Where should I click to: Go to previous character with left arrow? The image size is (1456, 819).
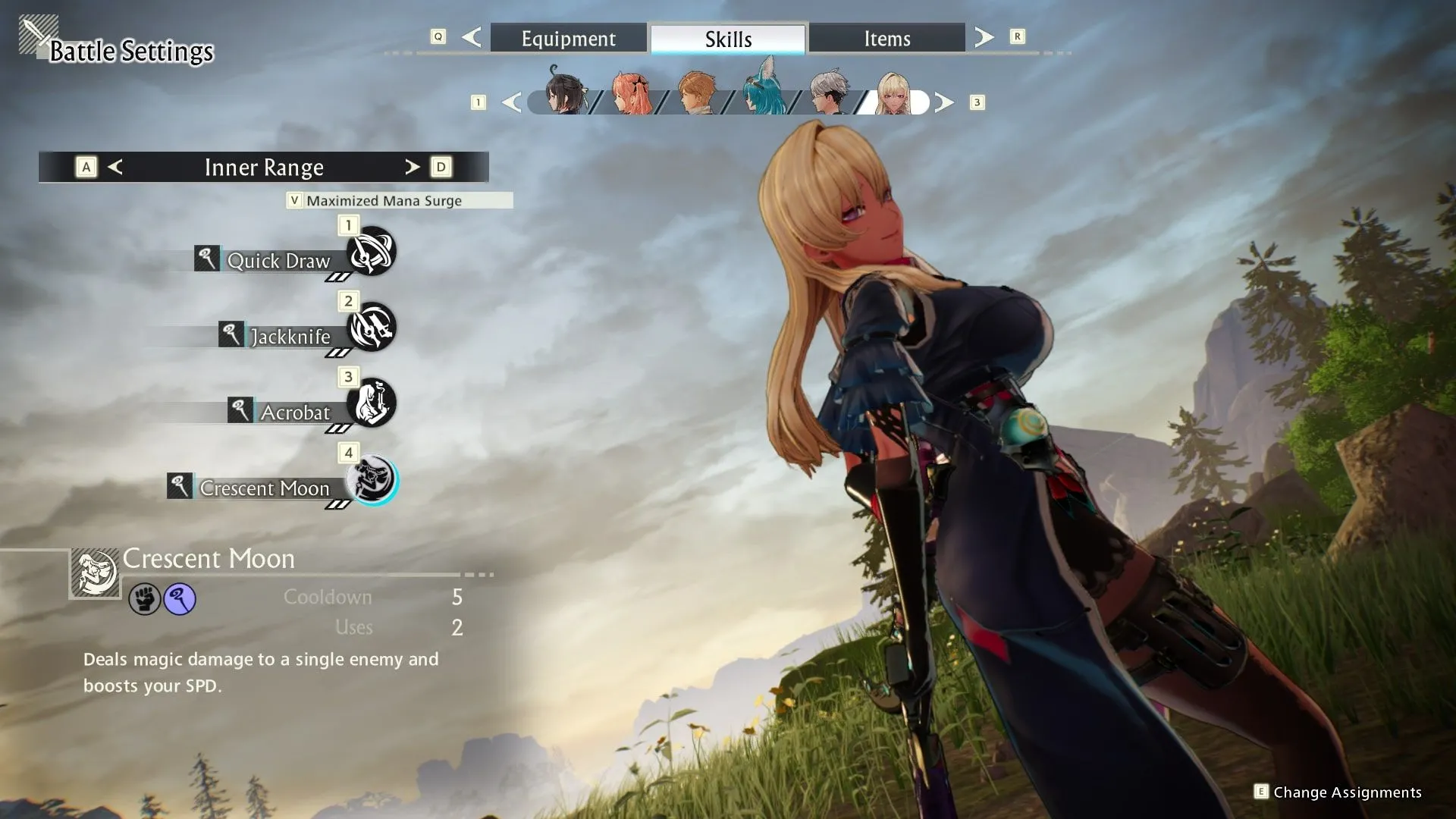pos(512,102)
